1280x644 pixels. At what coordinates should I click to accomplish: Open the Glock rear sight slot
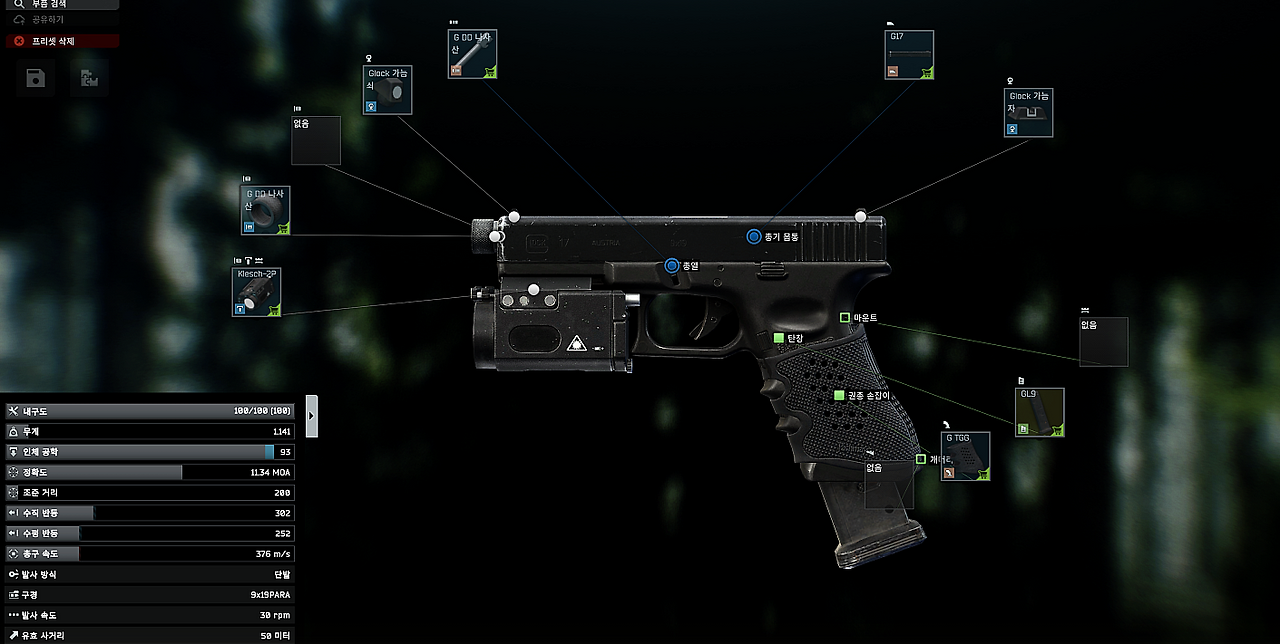click(1028, 113)
